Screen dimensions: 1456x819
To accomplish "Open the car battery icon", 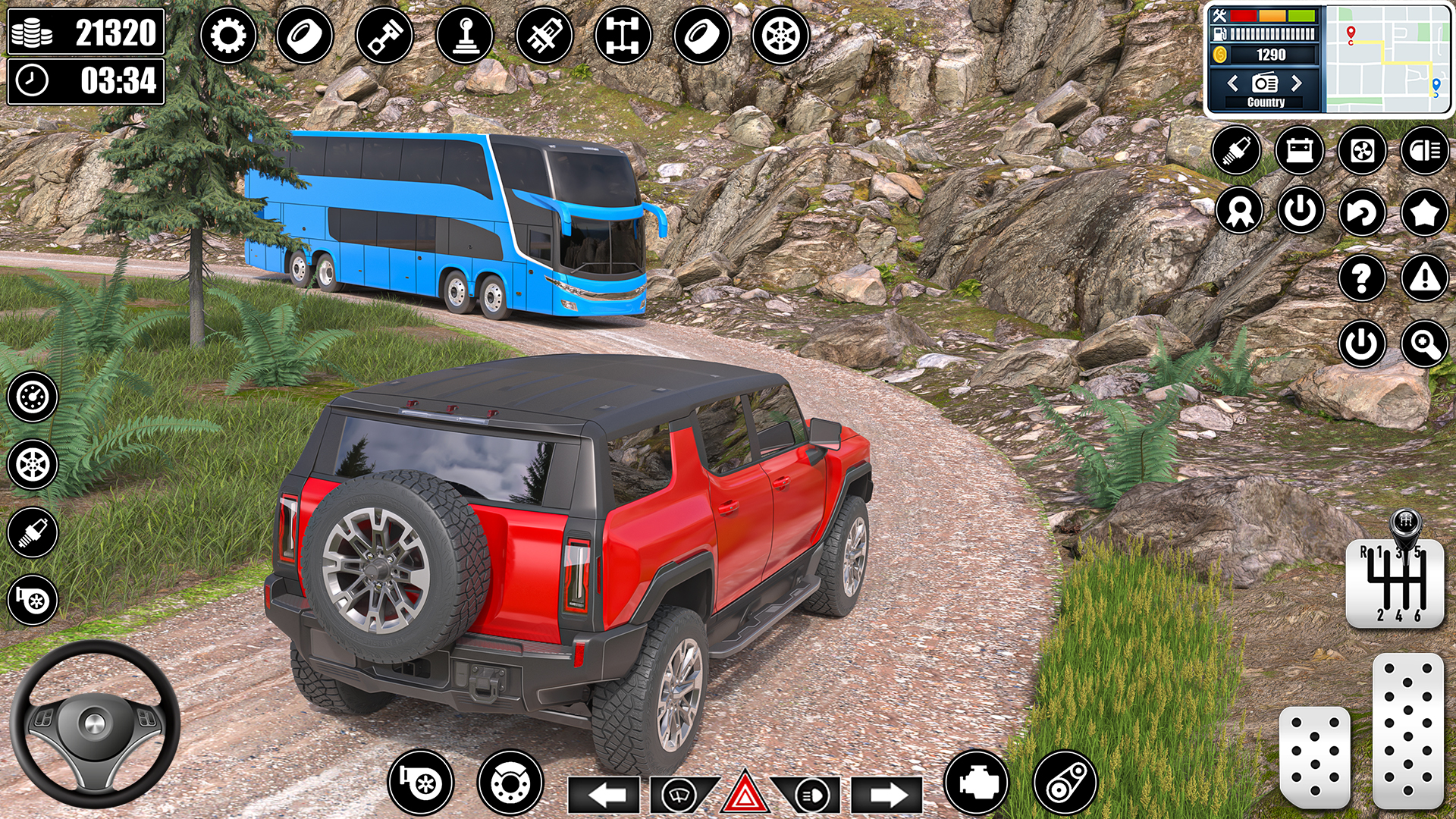I will 1298,149.
